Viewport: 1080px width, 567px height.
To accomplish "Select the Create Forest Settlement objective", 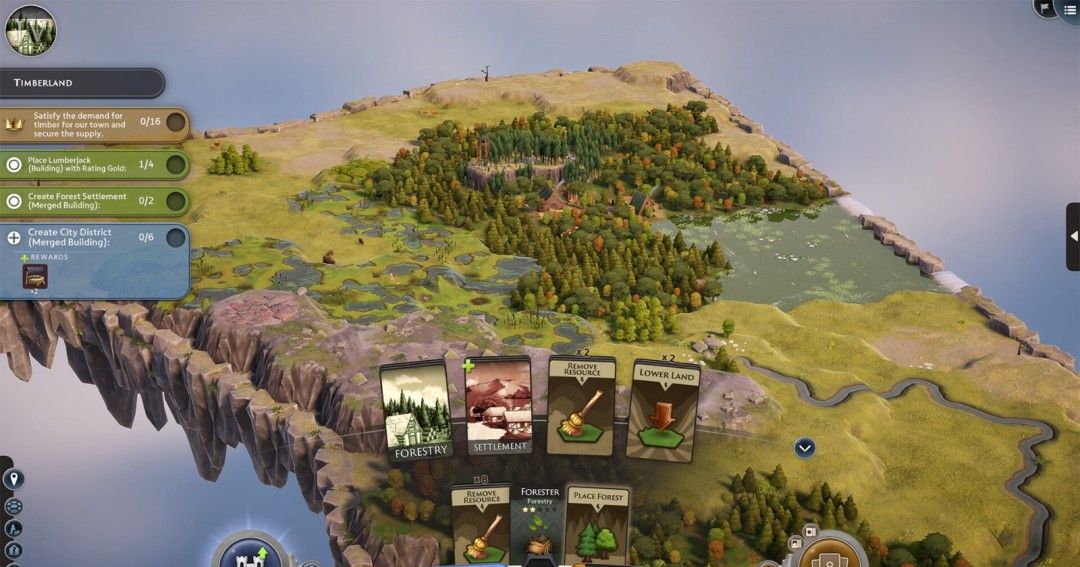I will [93, 201].
